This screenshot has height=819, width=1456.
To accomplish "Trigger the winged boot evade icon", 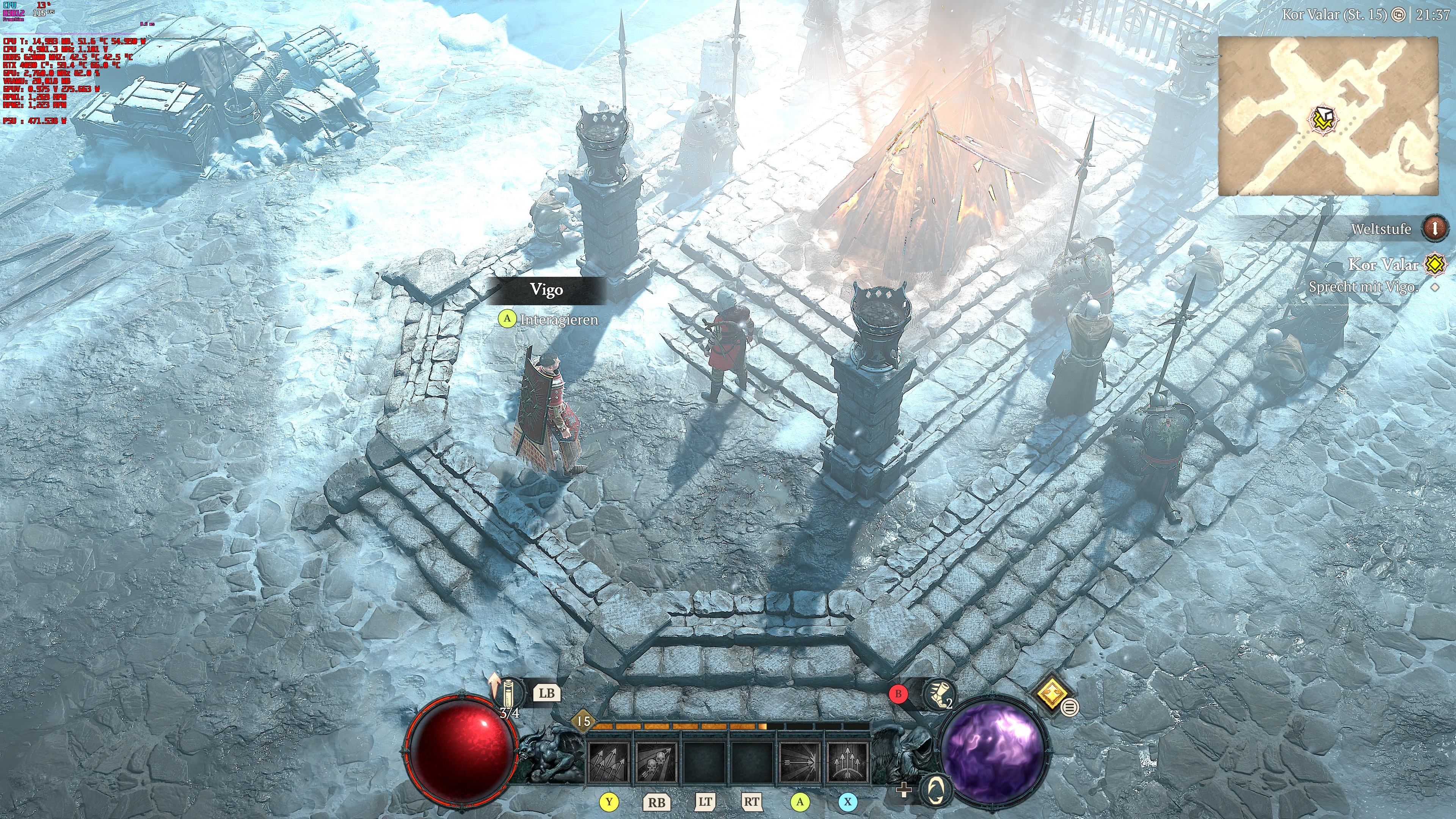I will coord(940,695).
